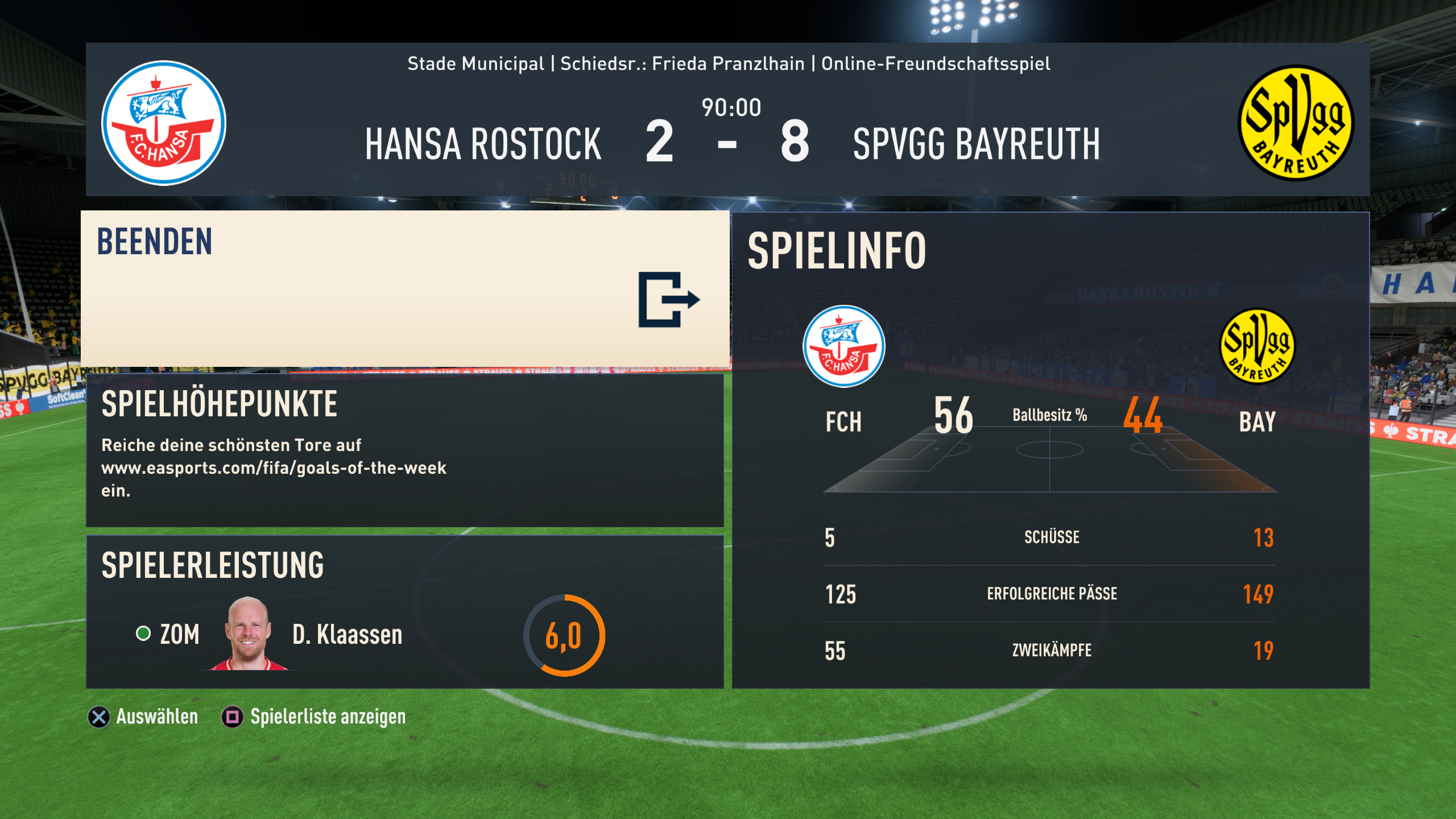Open the Spielinfo match stats panel
1456x819 pixels.
point(1050,450)
